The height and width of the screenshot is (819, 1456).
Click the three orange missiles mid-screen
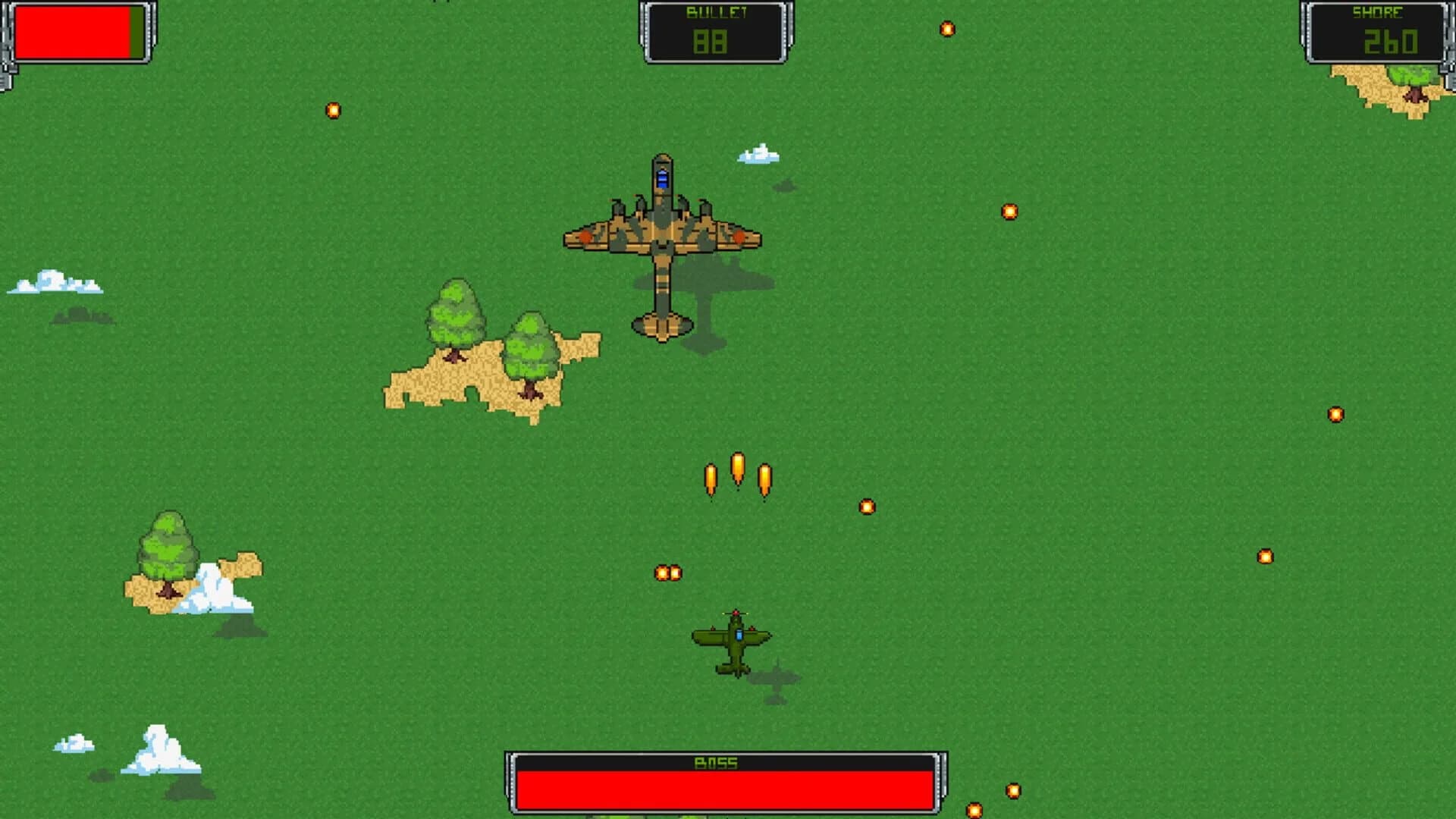736,470
